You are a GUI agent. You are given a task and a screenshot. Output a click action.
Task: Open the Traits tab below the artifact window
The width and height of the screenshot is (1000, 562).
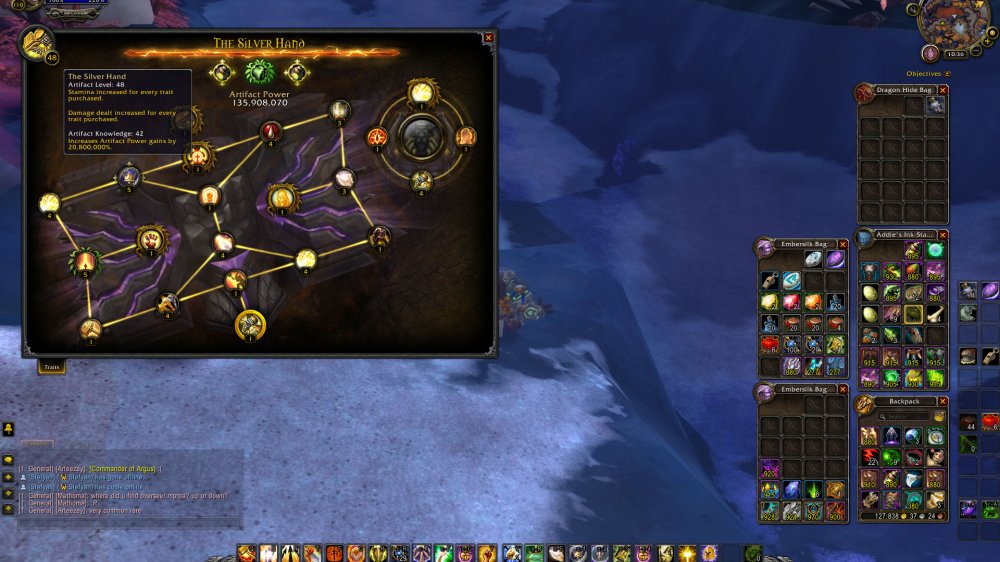coord(52,367)
